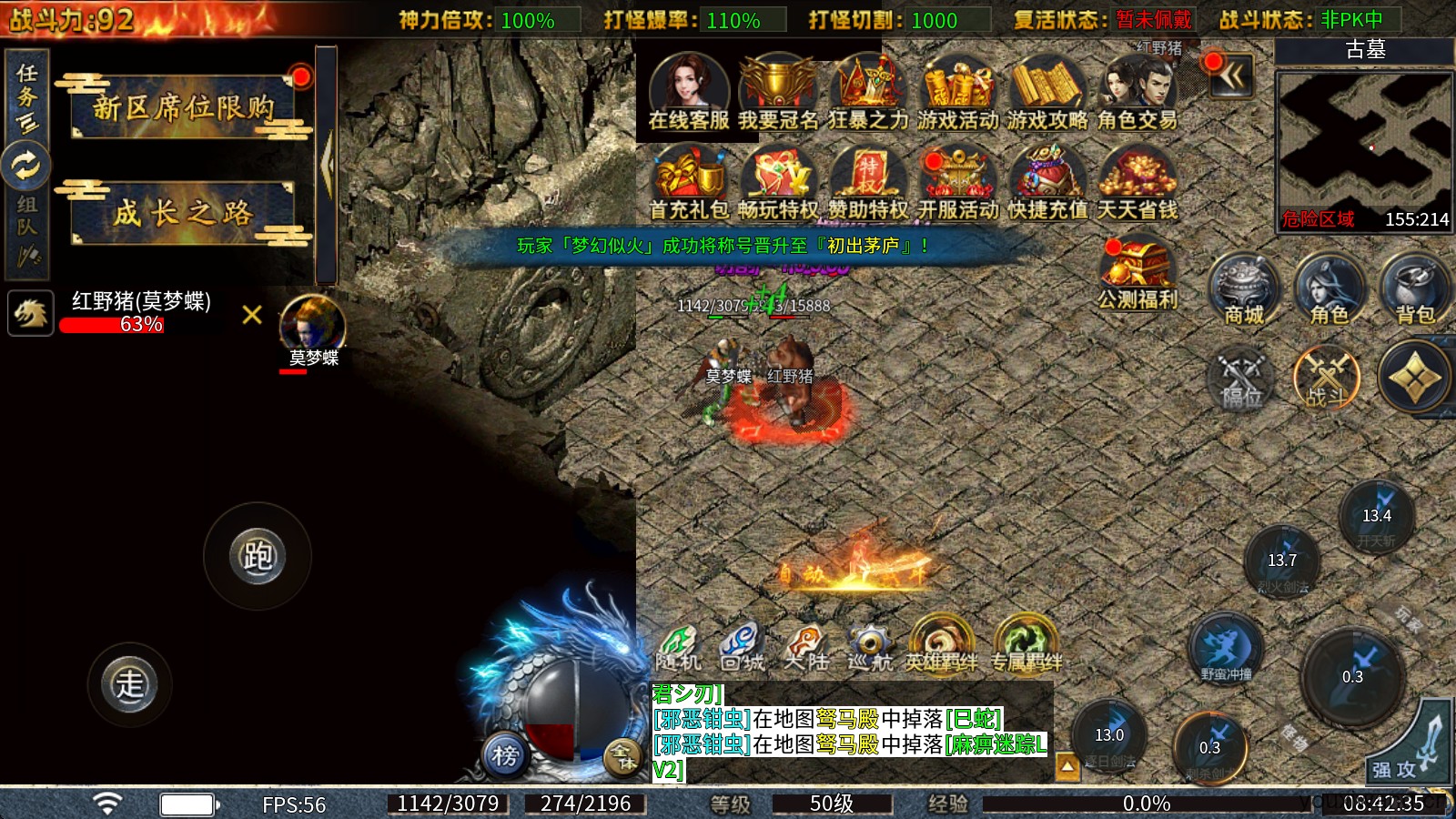This screenshot has height=819, width=1456.
Task: Open the 游戏活动 events icon
Action: coord(957,92)
